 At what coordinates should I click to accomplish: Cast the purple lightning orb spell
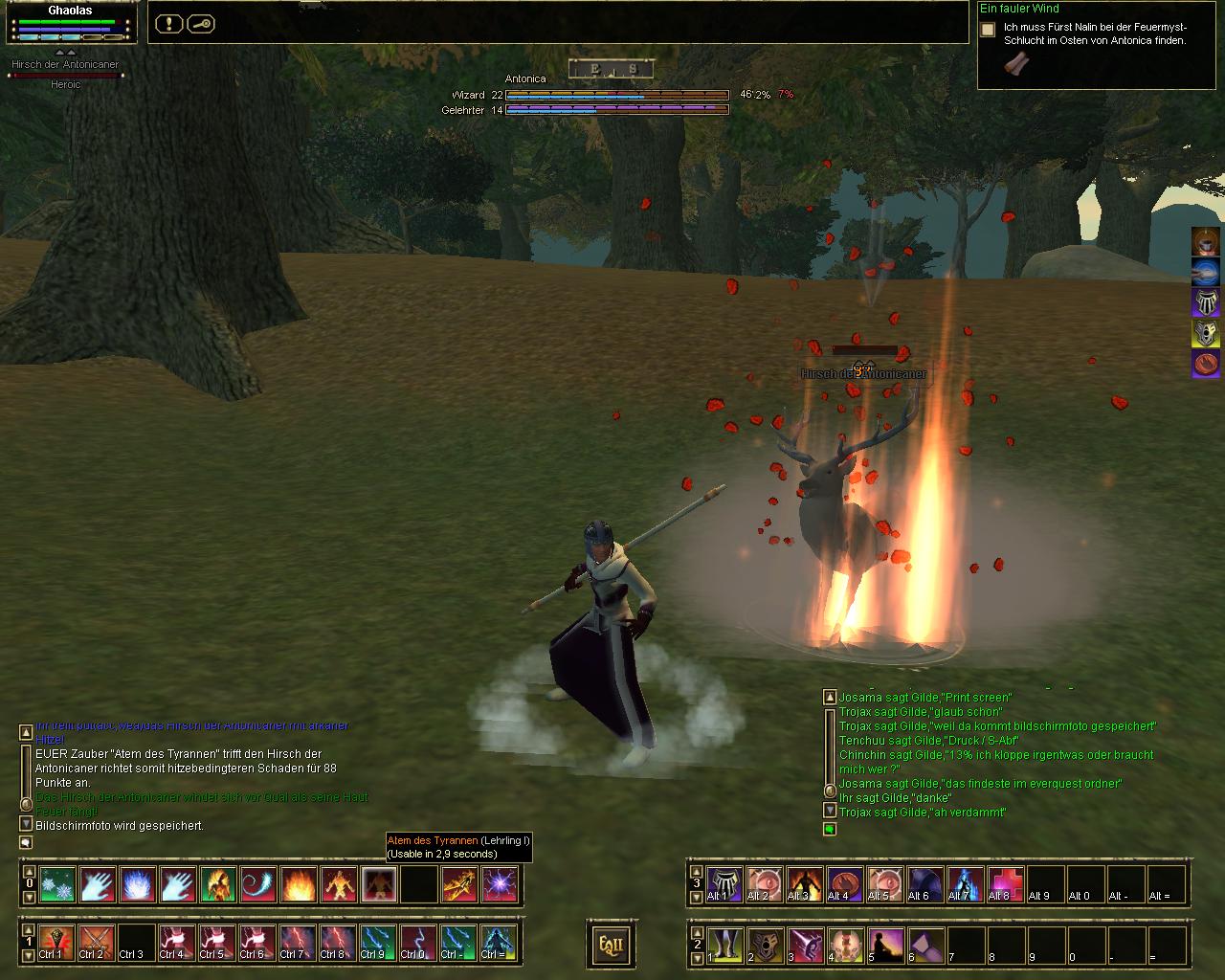(x=500, y=885)
